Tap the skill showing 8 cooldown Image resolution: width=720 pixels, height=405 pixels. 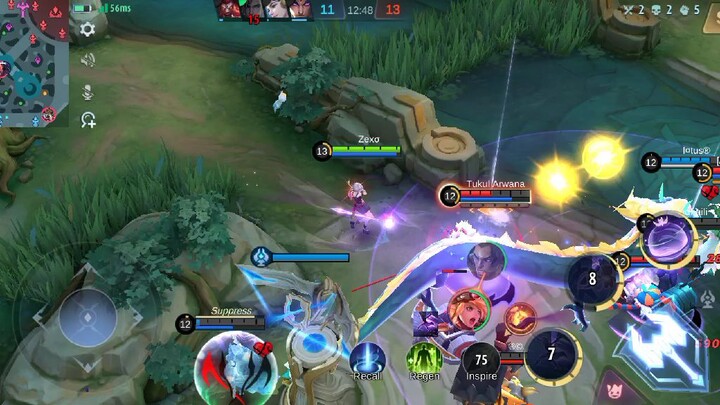click(592, 279)
